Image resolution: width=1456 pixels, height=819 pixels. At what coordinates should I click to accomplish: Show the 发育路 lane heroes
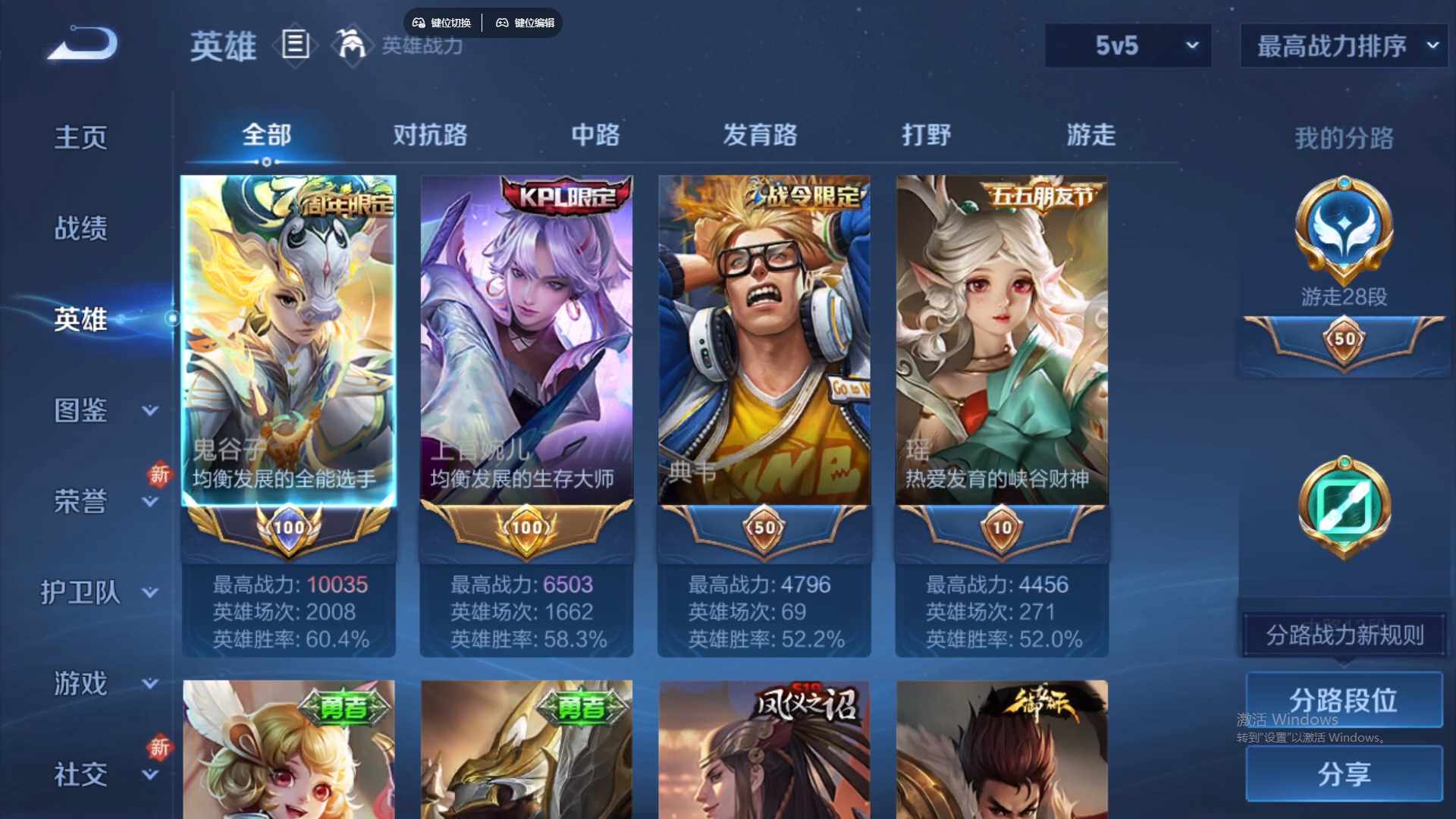click(760, 135)
